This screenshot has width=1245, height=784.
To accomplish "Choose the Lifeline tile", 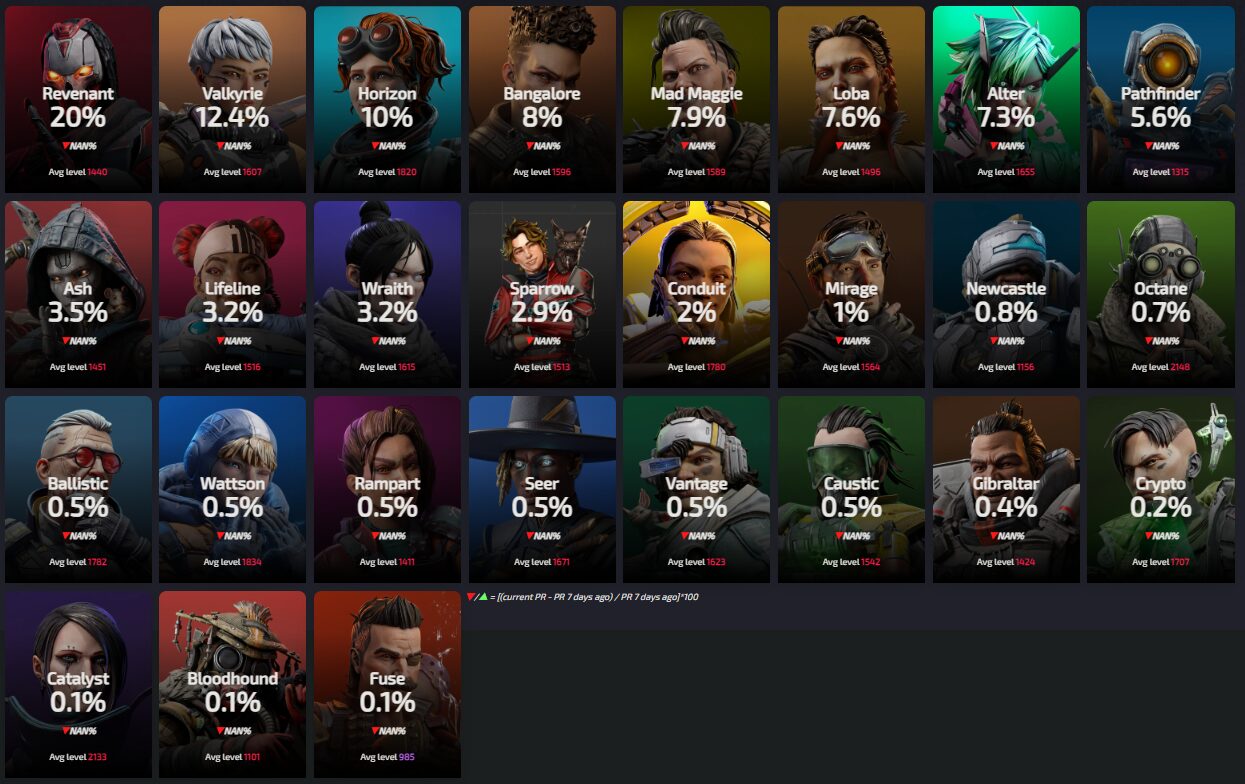I will click(x=233, y=295).
